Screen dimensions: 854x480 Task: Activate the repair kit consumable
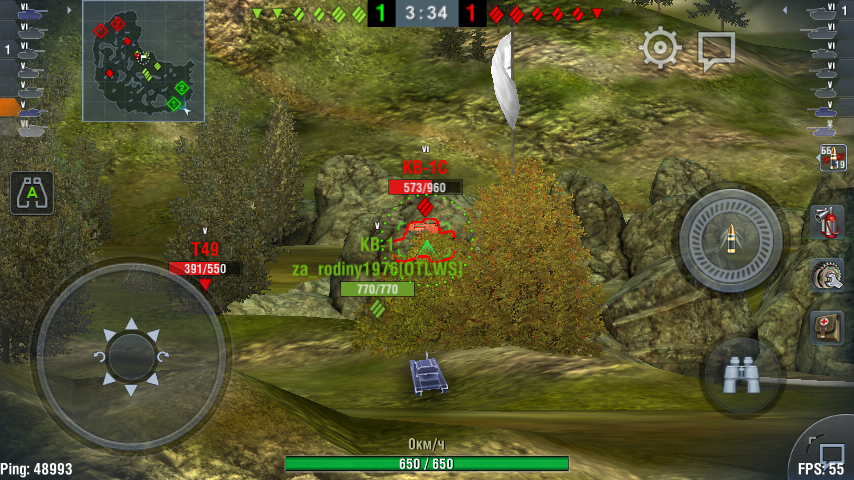[826, 274]
